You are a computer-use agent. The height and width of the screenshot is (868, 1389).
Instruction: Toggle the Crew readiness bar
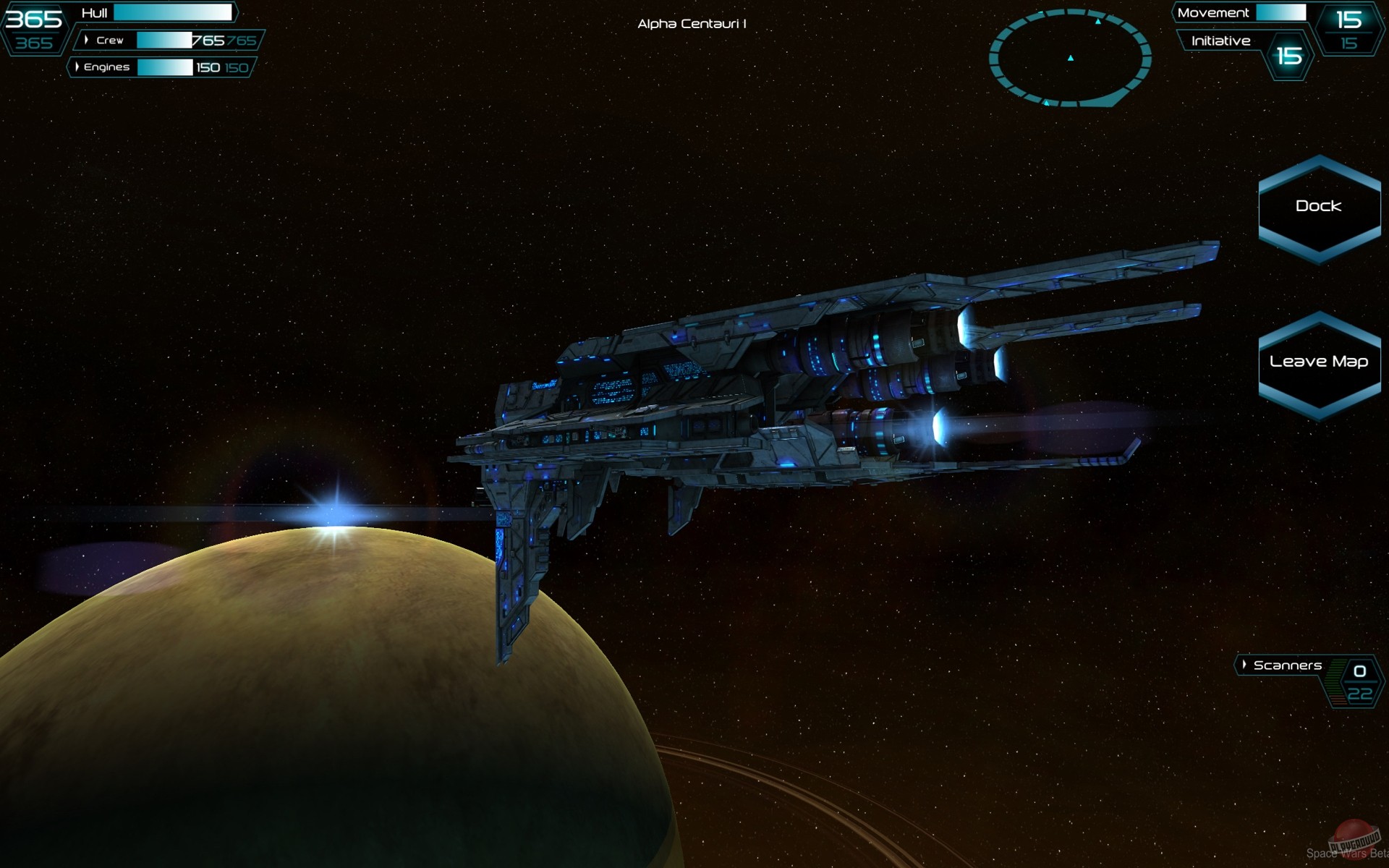point(164,40)
